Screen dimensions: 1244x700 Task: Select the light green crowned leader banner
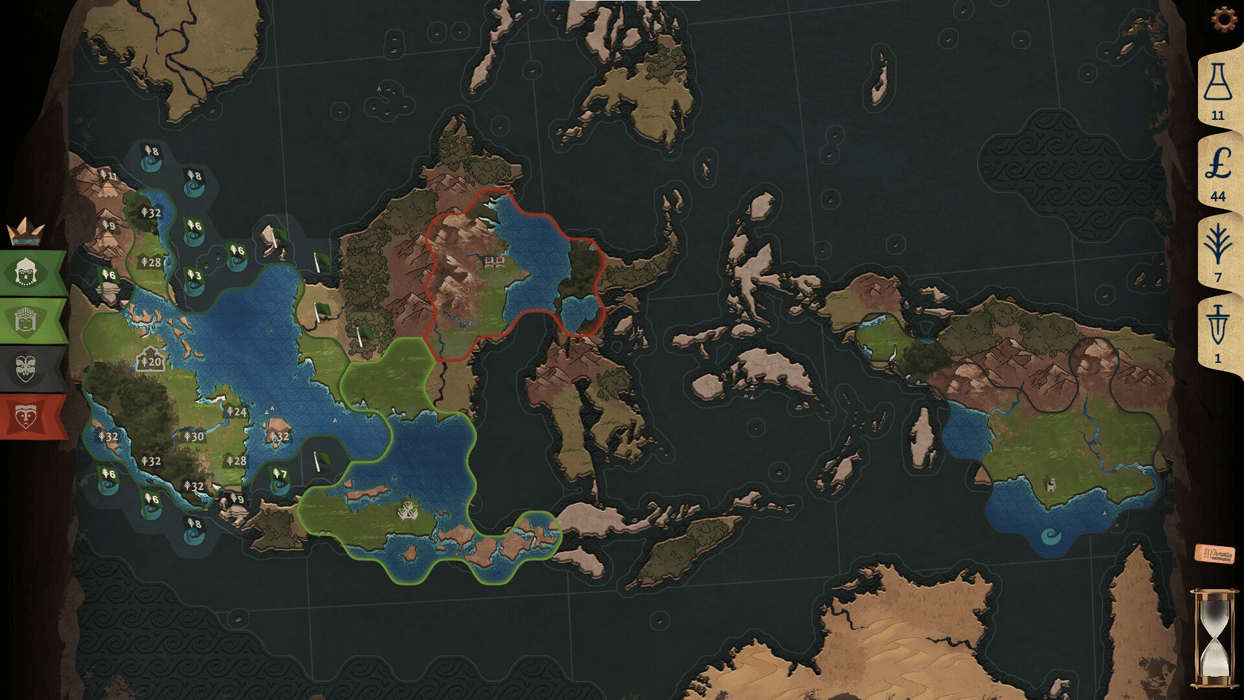tap(28, 321)
